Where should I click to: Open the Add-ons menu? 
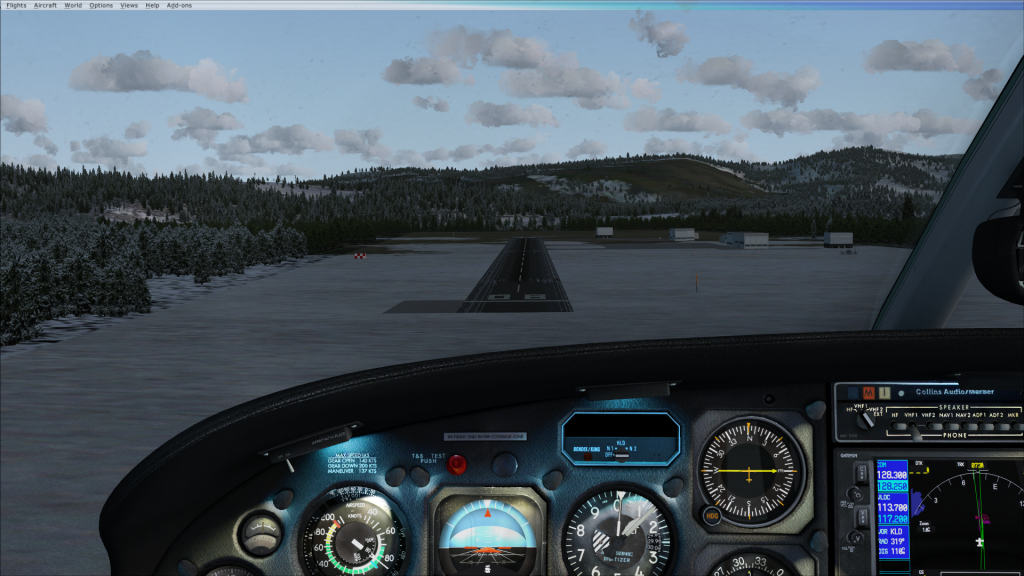177,5
